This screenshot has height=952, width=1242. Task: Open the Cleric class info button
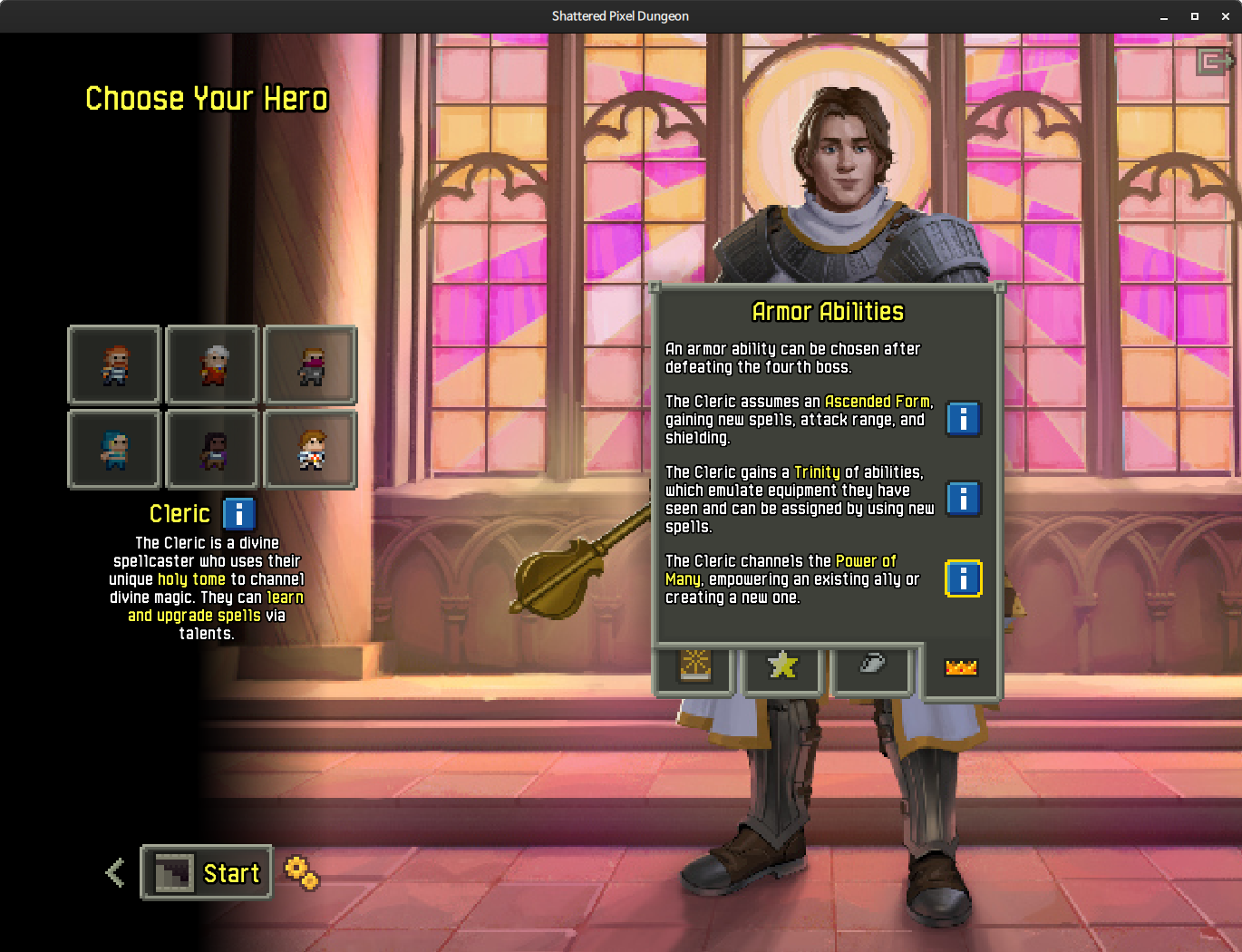click(x=238, y=514)
